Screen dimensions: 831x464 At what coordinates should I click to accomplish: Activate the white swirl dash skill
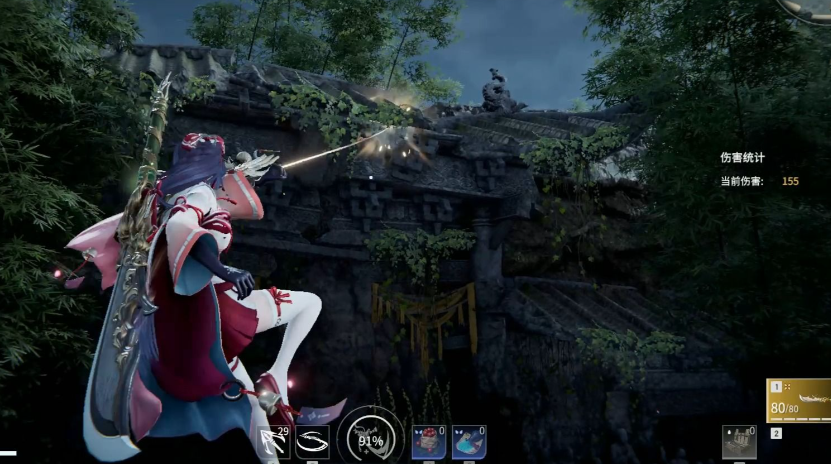coord(312,442)
